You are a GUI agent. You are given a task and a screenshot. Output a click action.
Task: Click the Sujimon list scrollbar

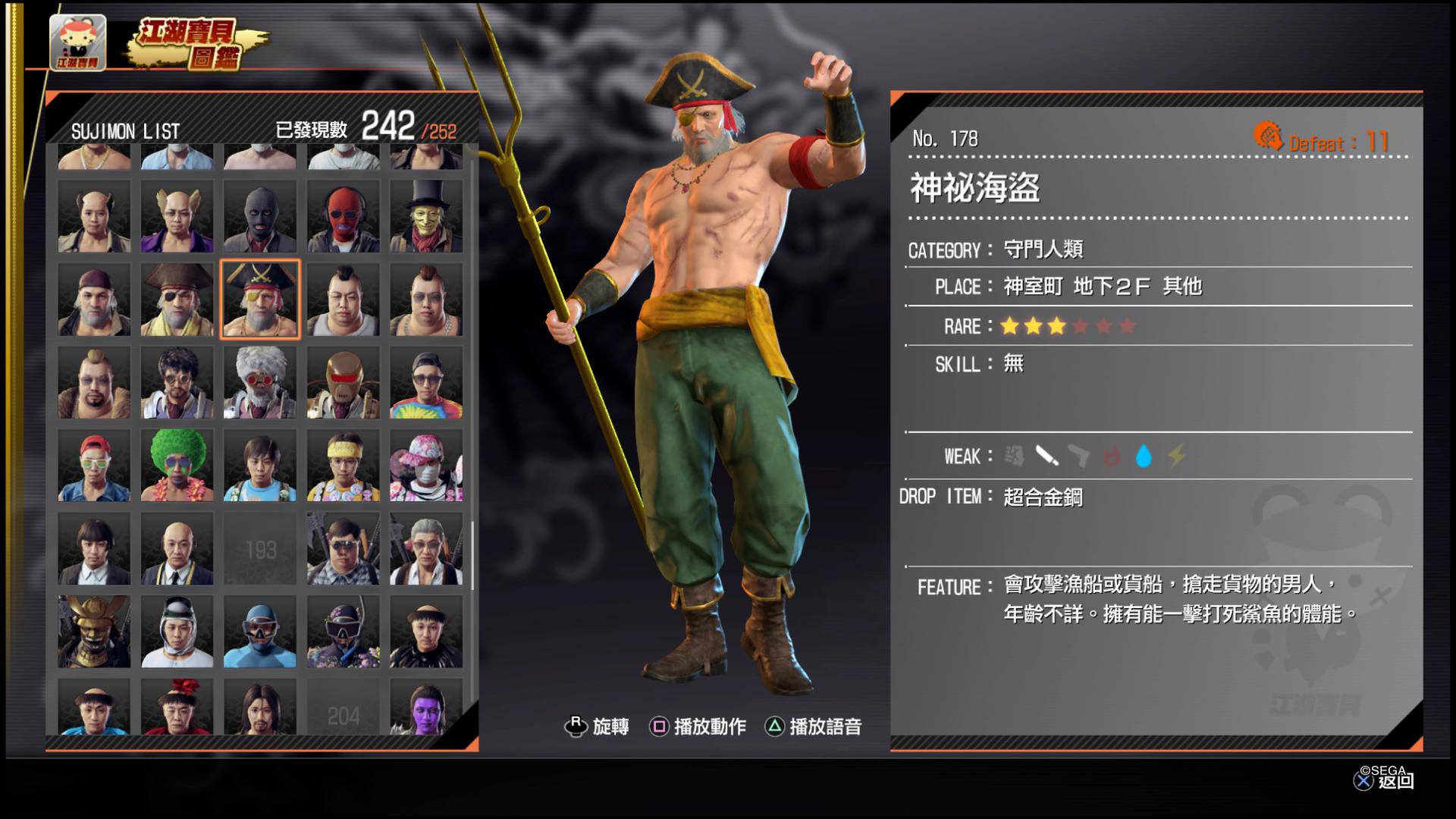pos(473,555)
